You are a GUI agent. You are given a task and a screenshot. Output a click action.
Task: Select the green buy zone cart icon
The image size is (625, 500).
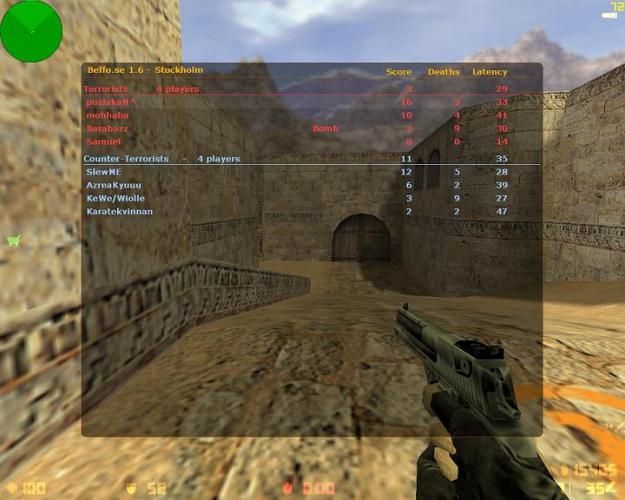pyautogui.click(x=14, y=240)
